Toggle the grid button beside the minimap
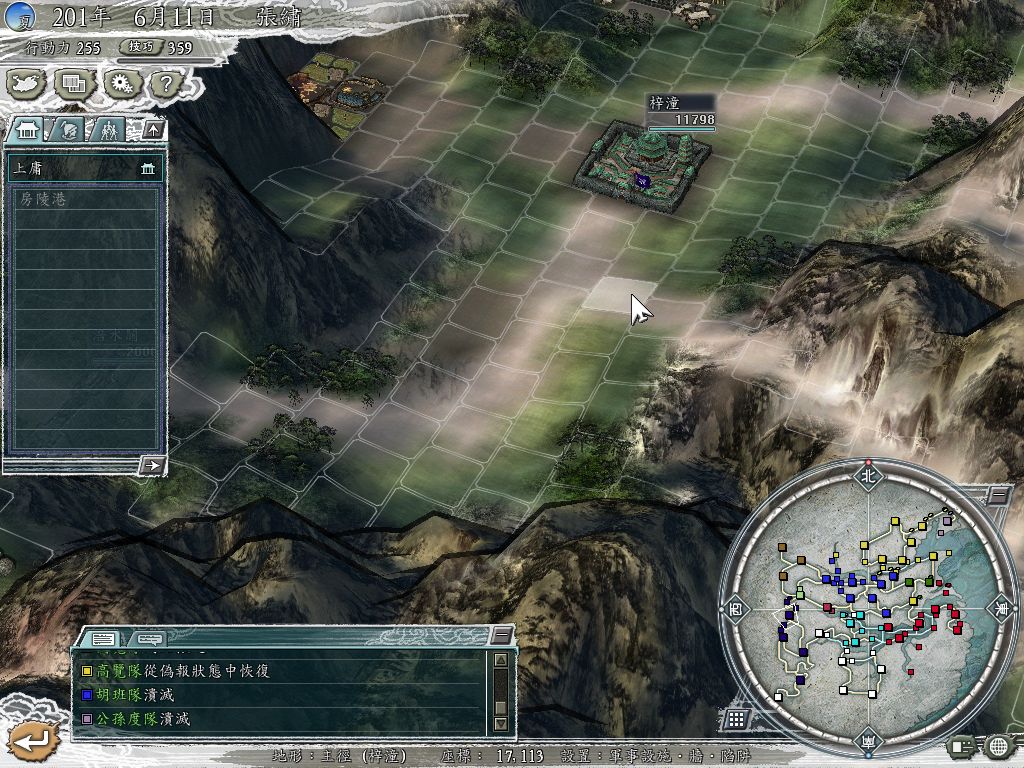Viewport: 1024px width, 768px height. point(736,719)
